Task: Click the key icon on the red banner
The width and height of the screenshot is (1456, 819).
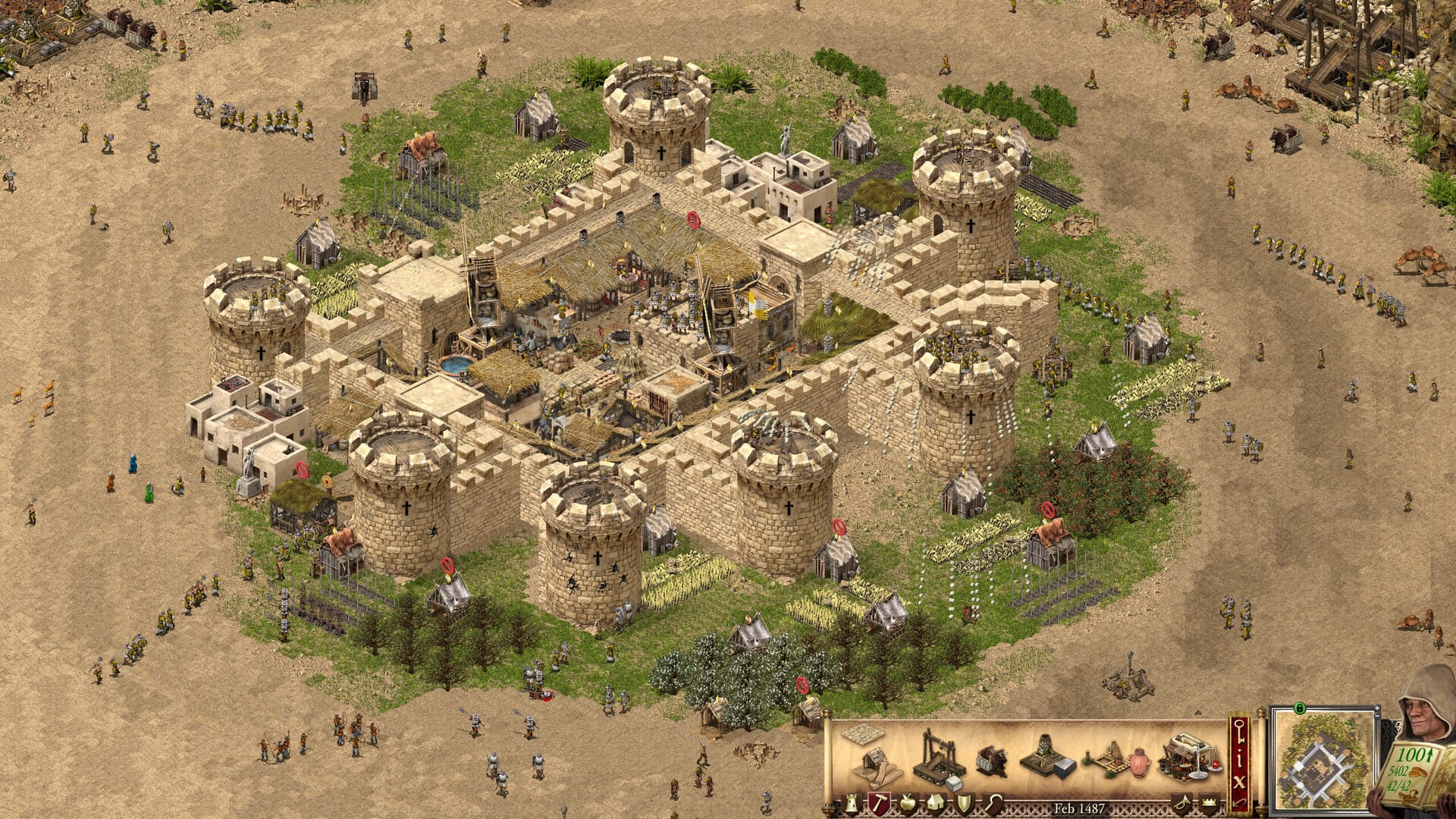Action: click(1240, 730)
